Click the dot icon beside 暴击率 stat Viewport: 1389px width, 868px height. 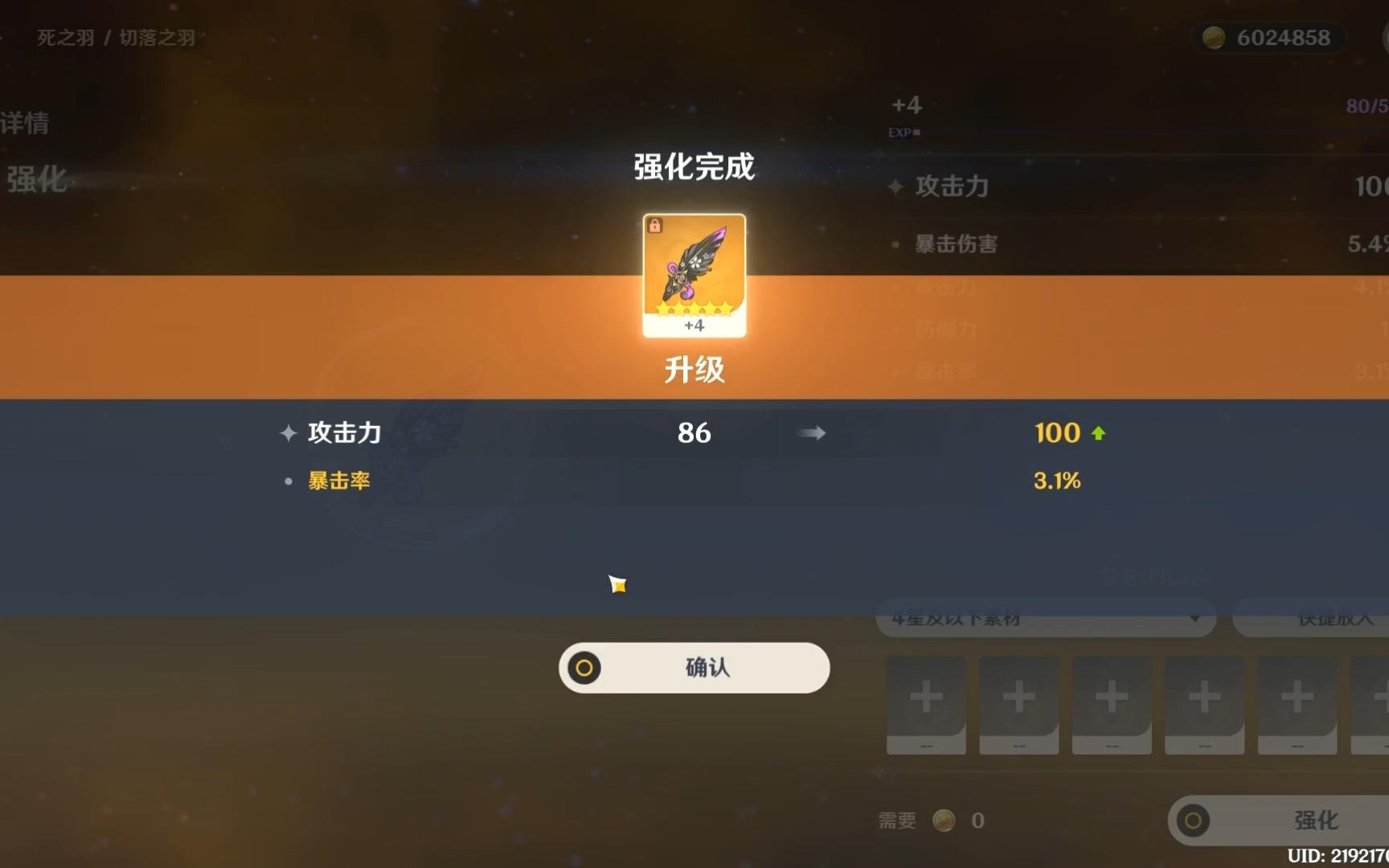[x=288, y=481]
